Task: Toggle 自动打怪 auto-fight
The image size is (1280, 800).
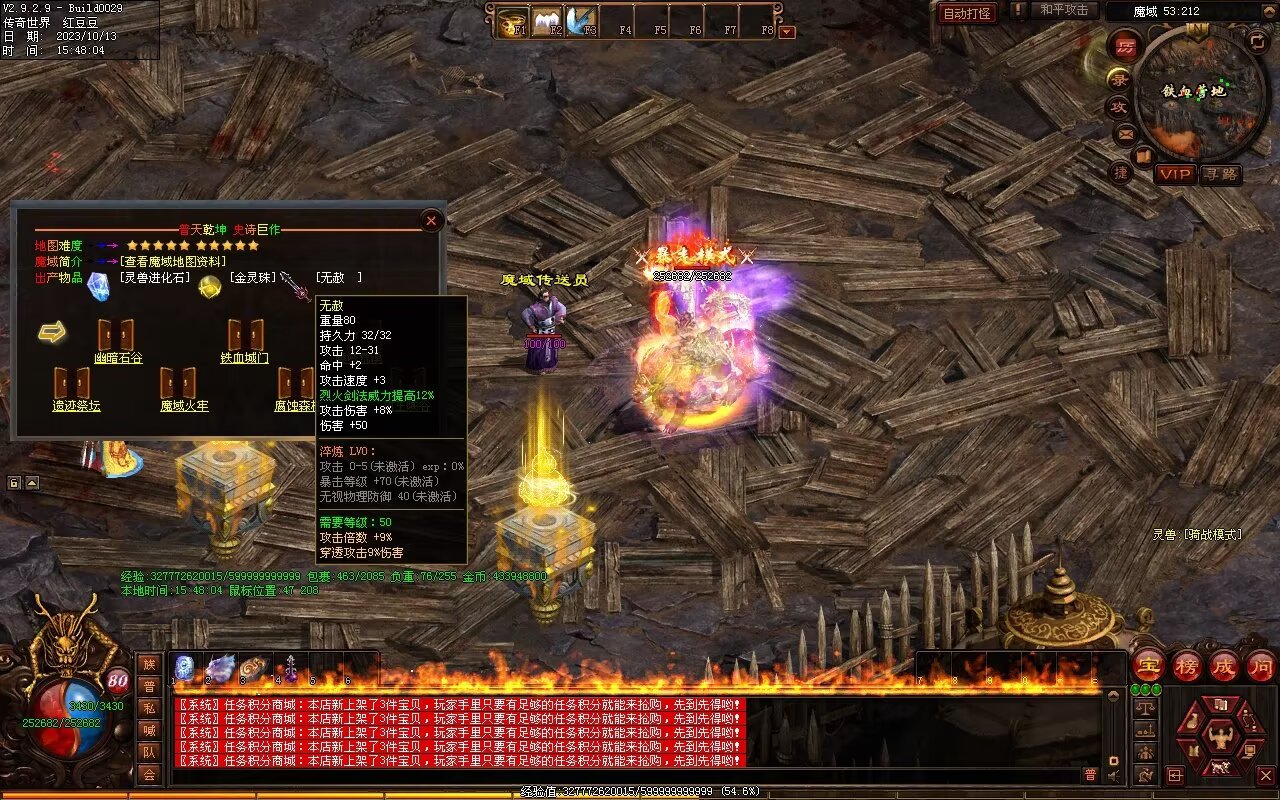Action: [x=967, y=13]
